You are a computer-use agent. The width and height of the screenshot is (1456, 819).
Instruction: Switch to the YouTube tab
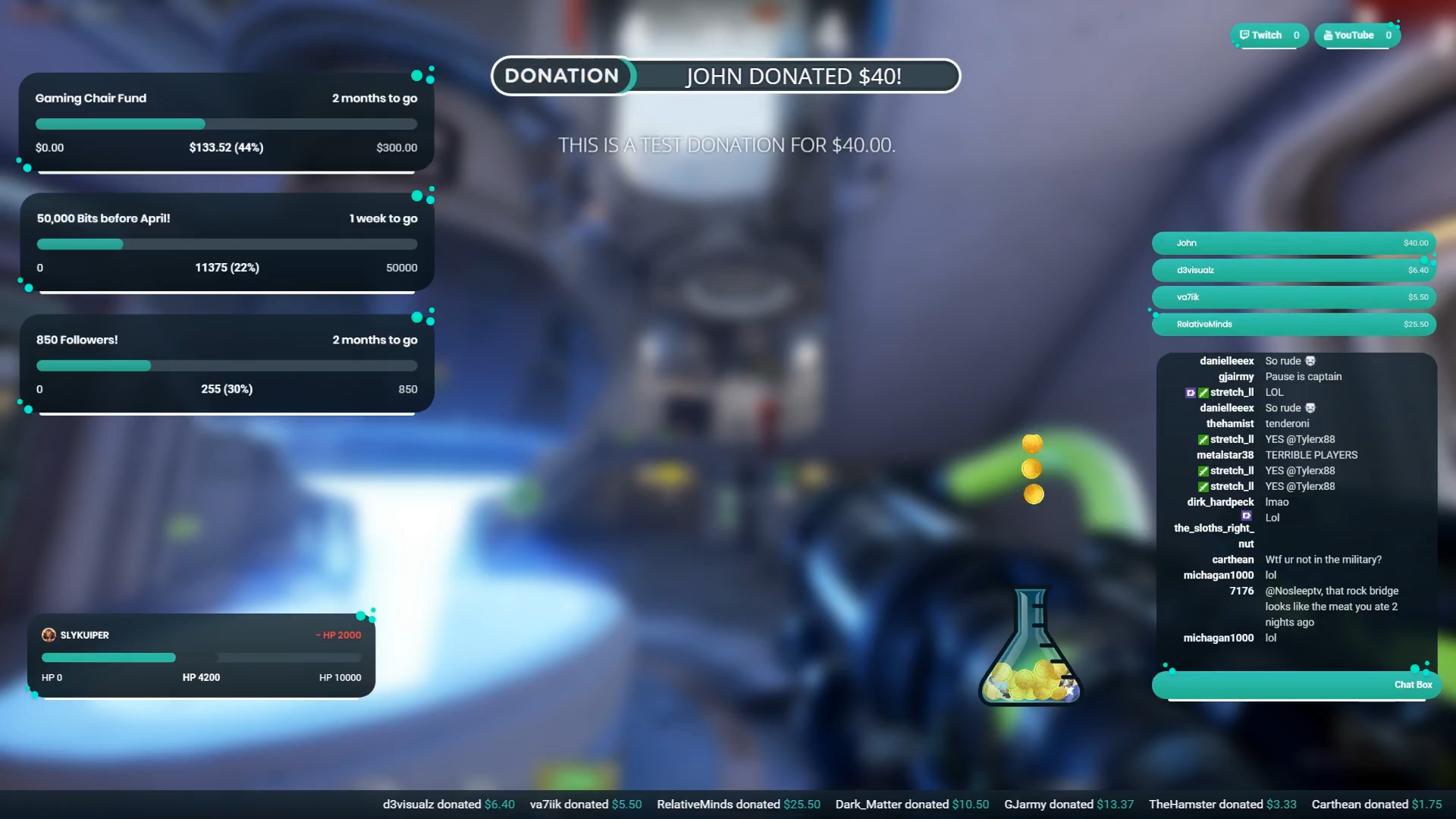[1356, 35]
